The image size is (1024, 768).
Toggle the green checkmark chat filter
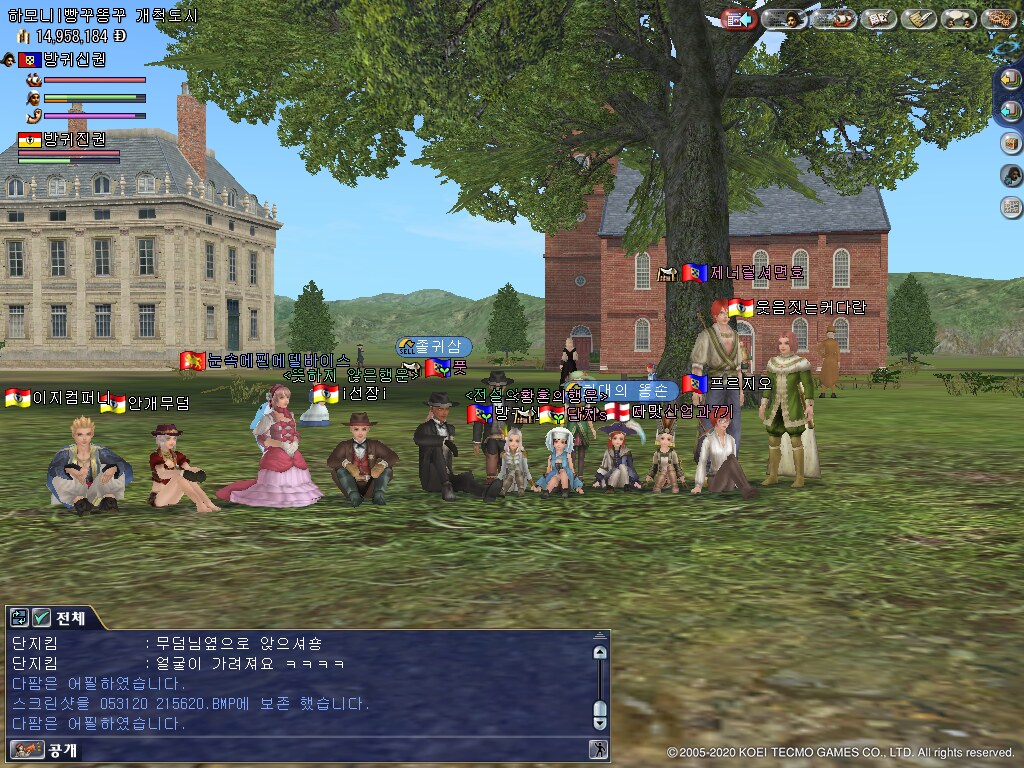pos(42,618)
